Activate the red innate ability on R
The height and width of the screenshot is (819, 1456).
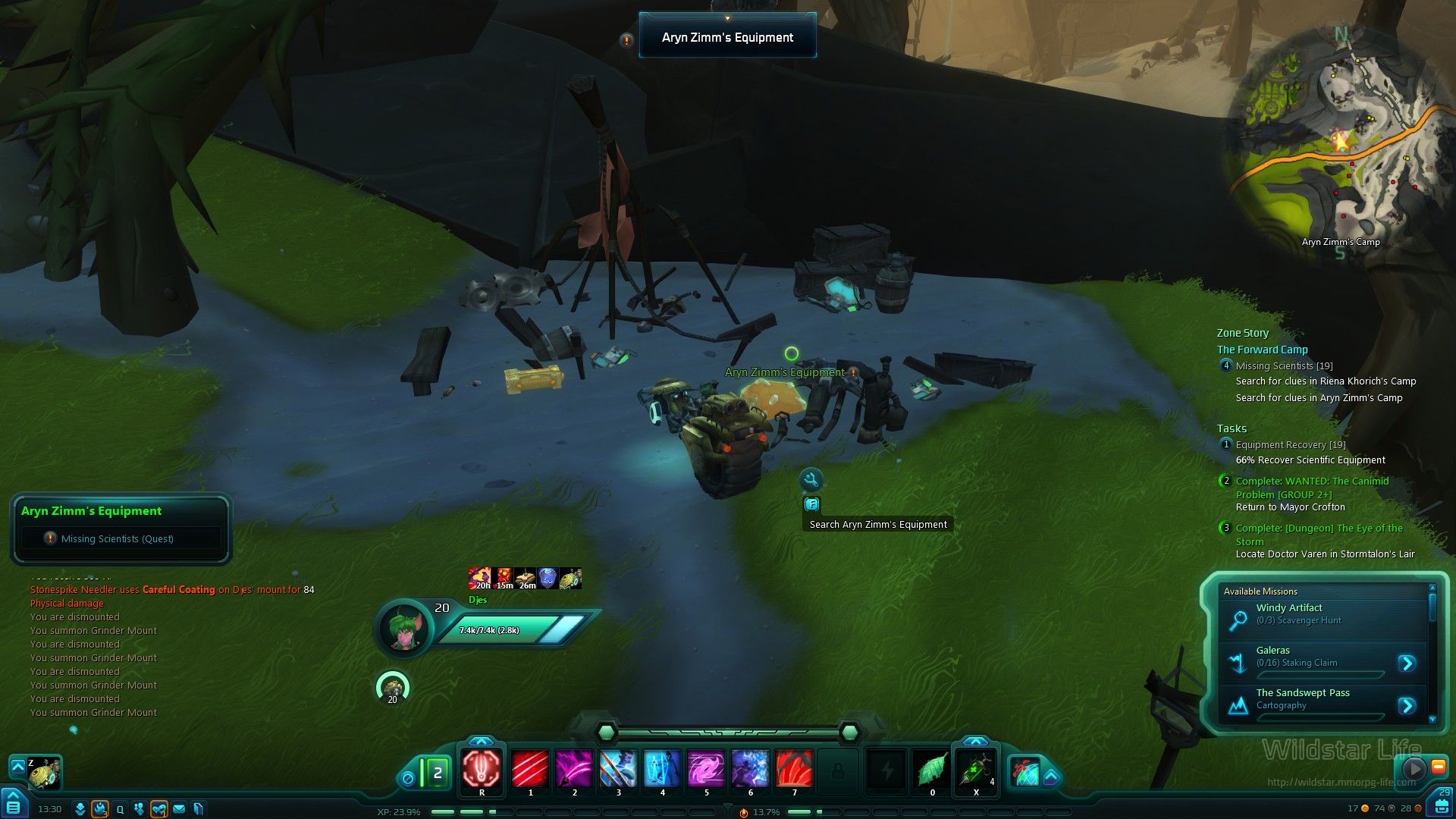(482, 769)
